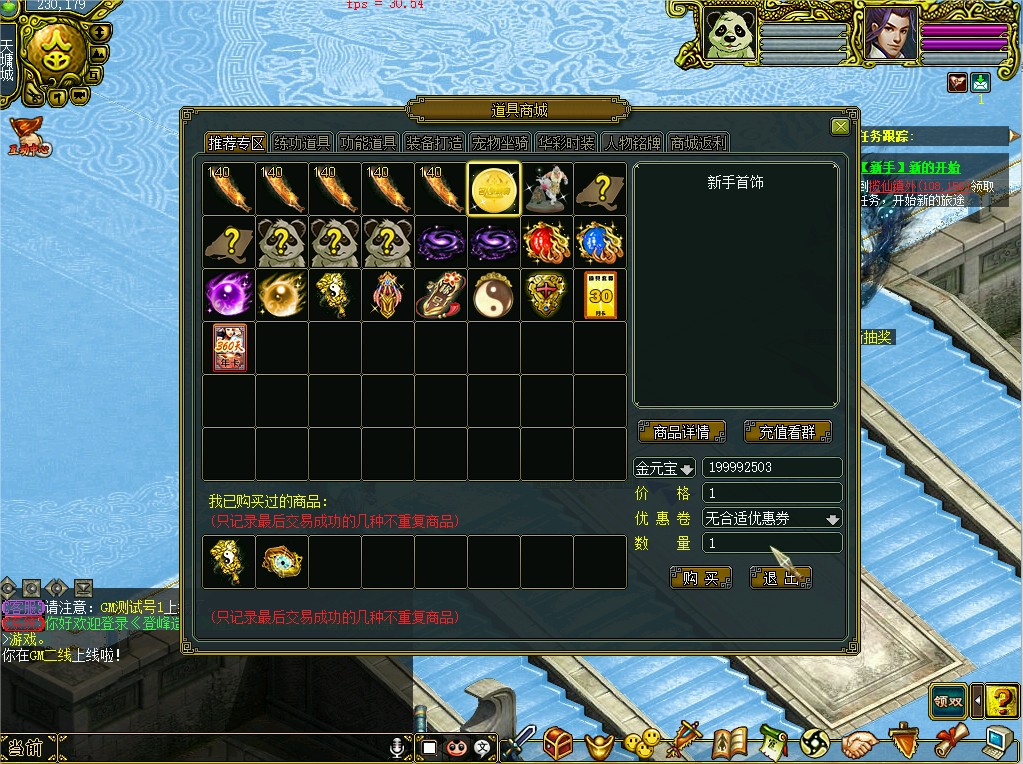Select the highlighted gold coin item
1023x764 pixels.
tap(494, 189)
